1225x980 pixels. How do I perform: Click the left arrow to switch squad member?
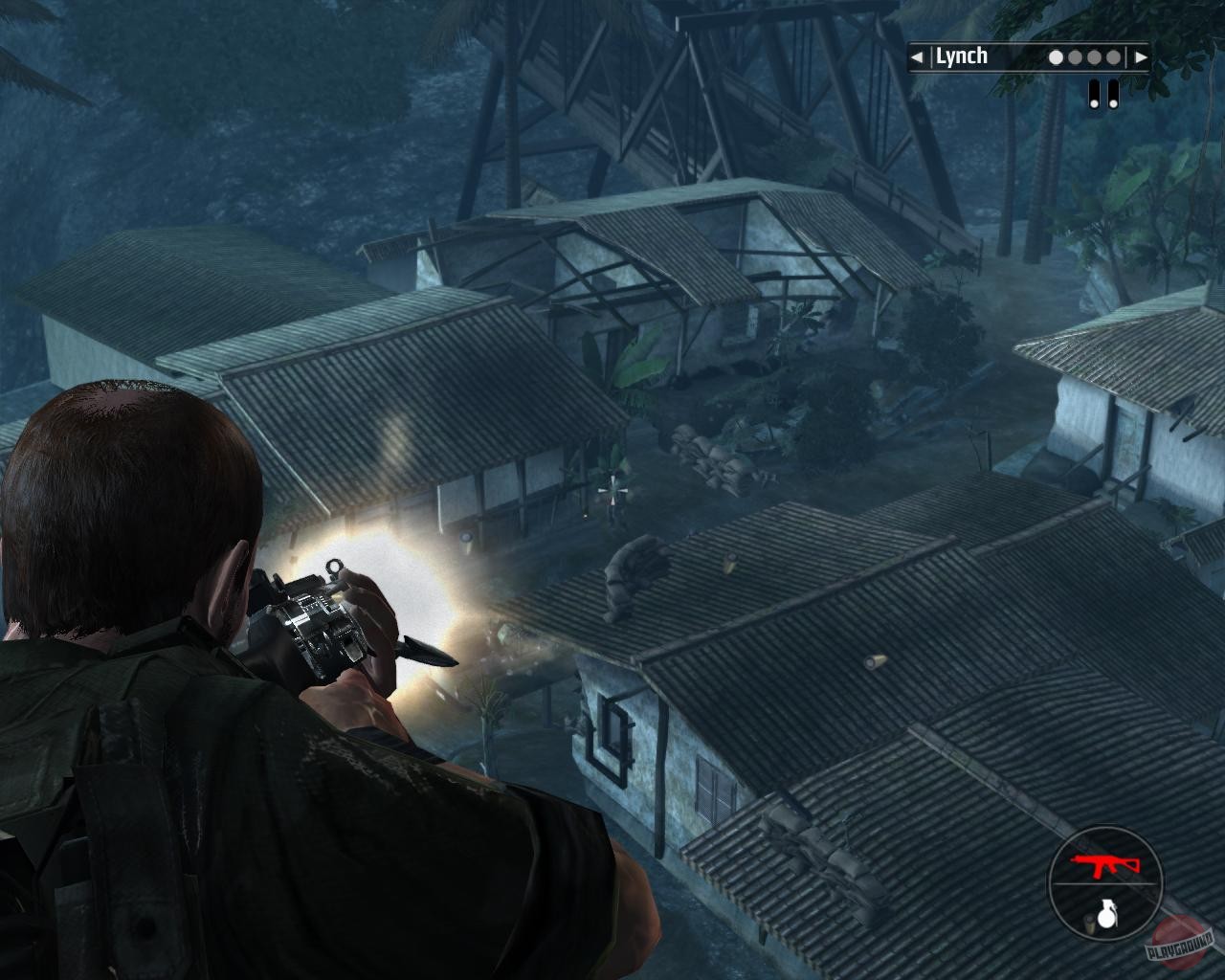click(x=916, y=56)
